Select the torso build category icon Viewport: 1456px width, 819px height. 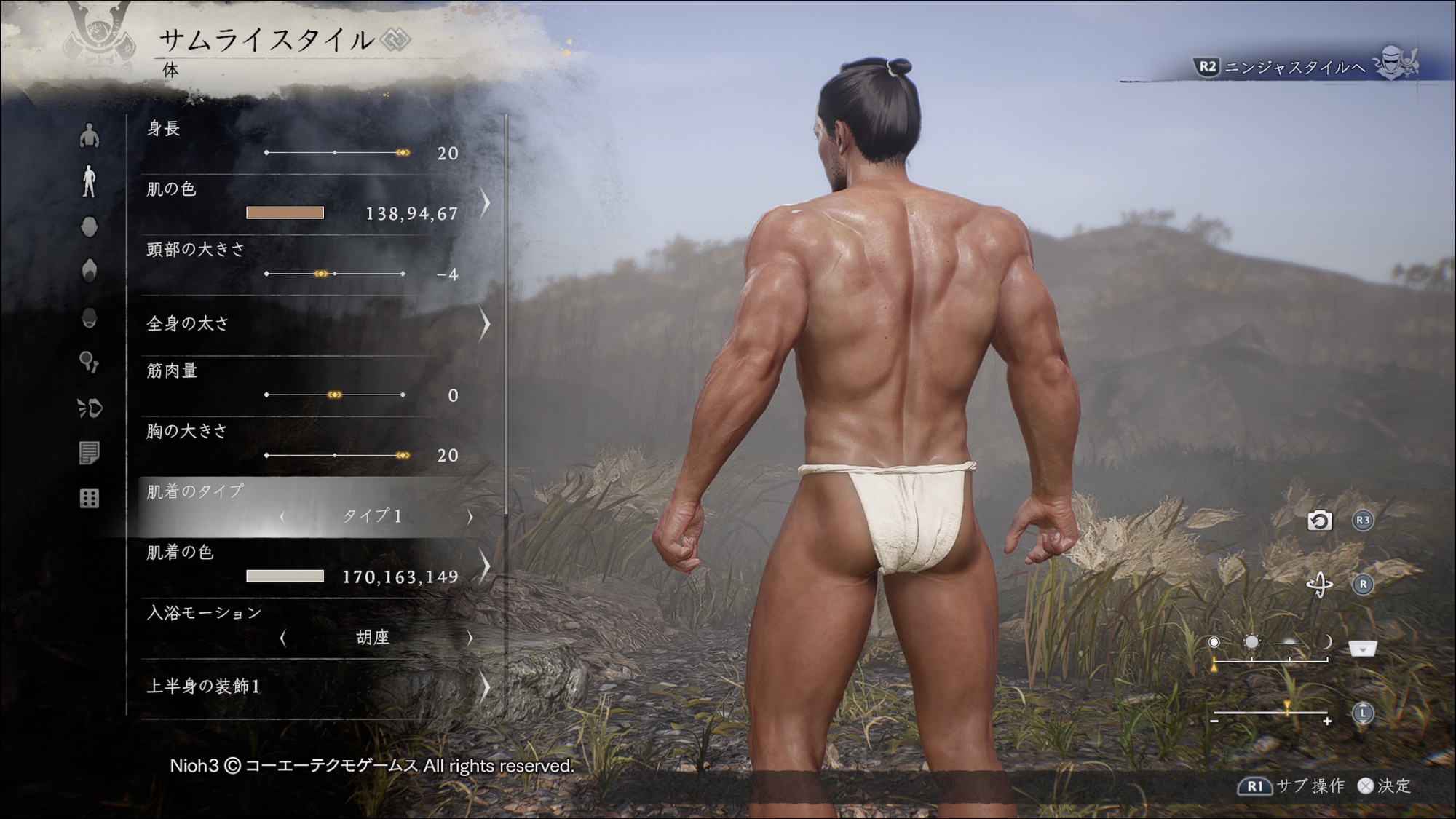(89, 135)
